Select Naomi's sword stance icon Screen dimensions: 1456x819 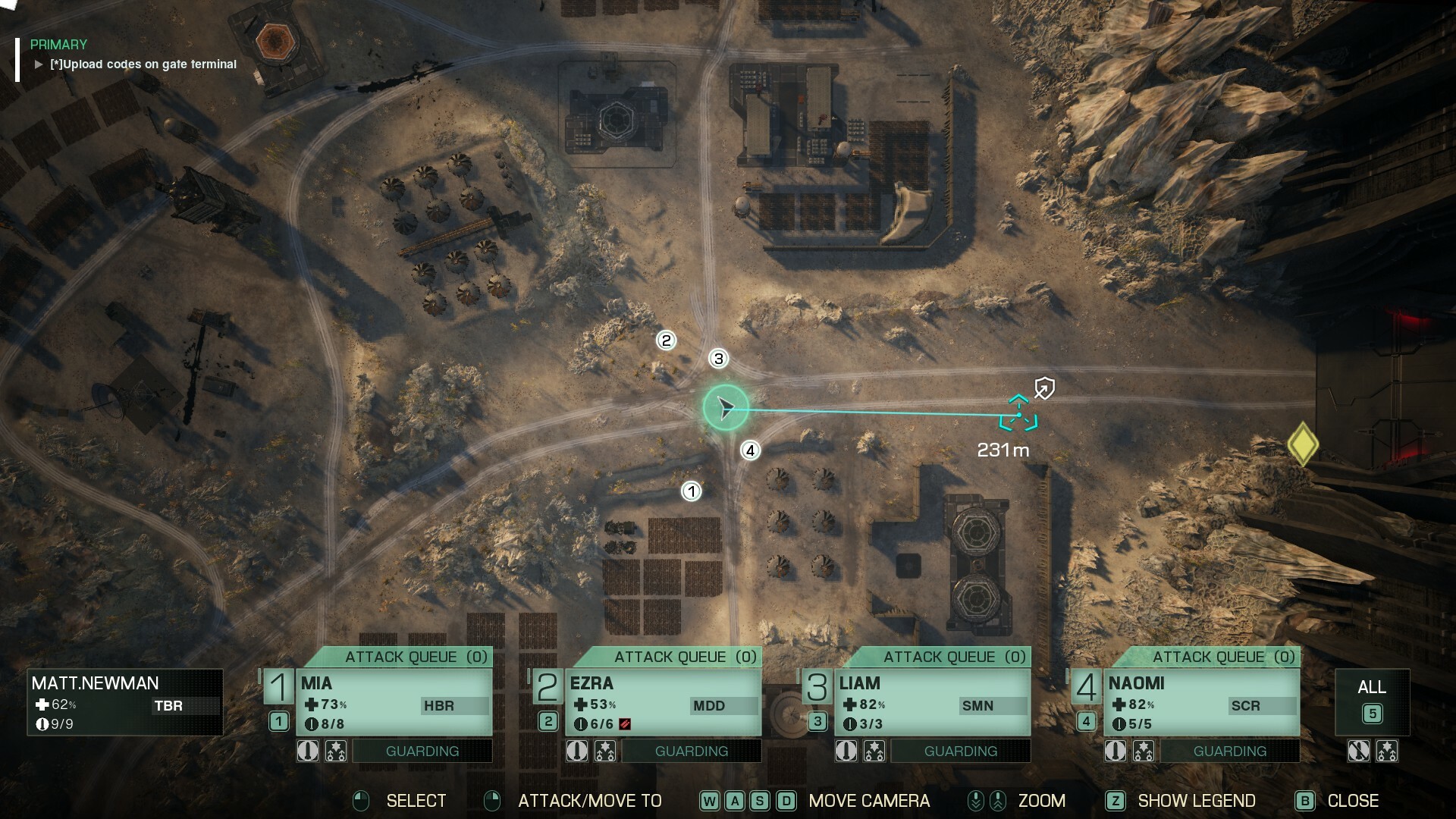pyautogui.click(x=1116, y=751)
